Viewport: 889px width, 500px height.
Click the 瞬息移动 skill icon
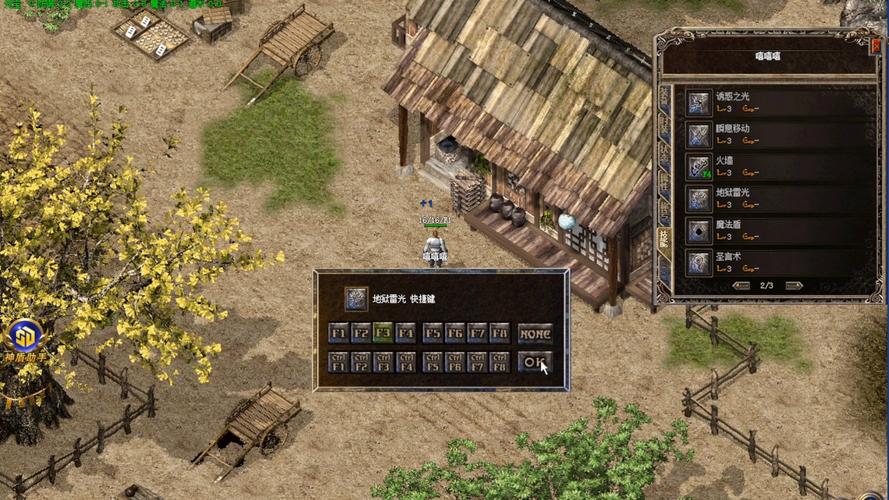point(698,135)
